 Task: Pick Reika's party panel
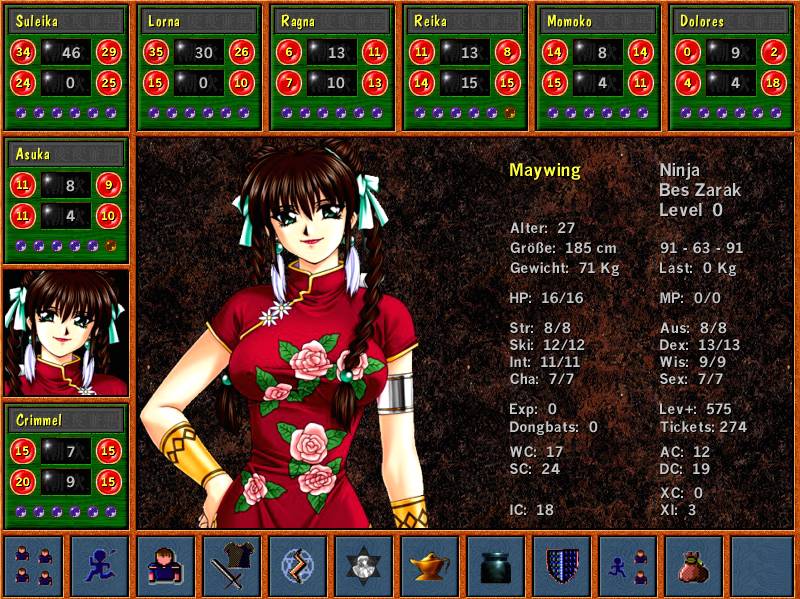tap(465, 67)
